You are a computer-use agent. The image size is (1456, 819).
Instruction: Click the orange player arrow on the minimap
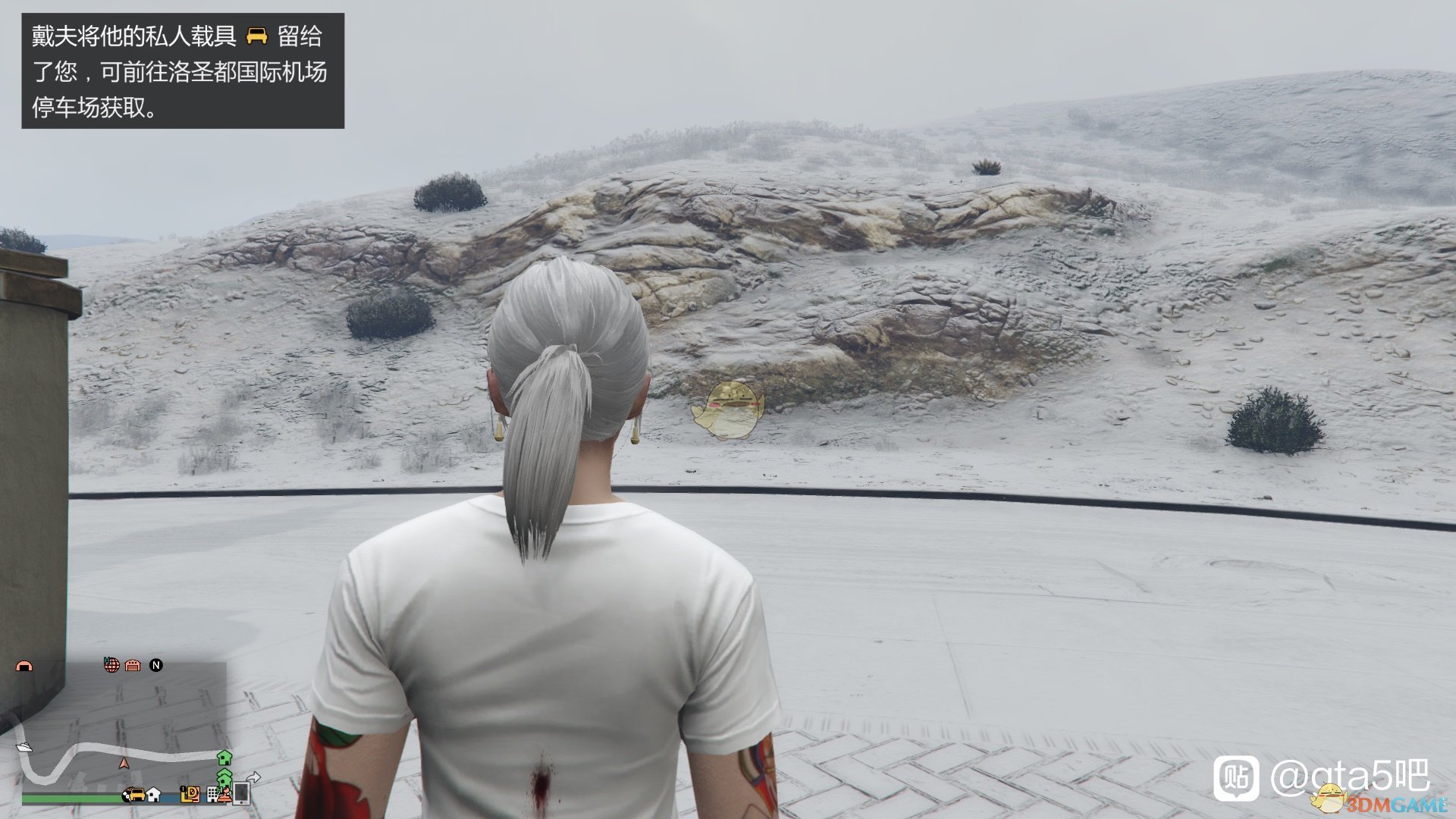pos(124,763)
